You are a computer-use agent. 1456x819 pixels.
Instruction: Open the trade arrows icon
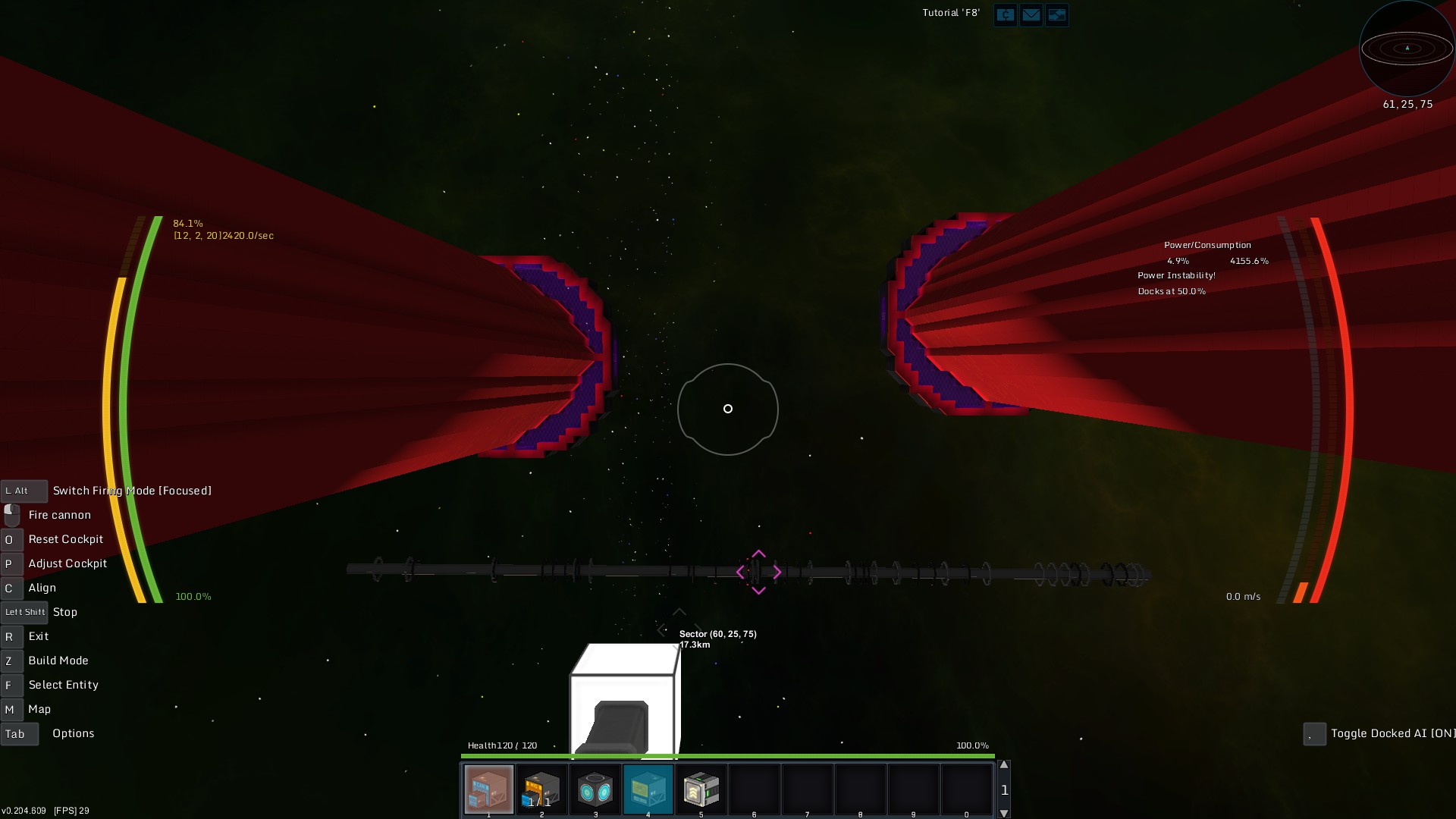(x=1056, y=15)
